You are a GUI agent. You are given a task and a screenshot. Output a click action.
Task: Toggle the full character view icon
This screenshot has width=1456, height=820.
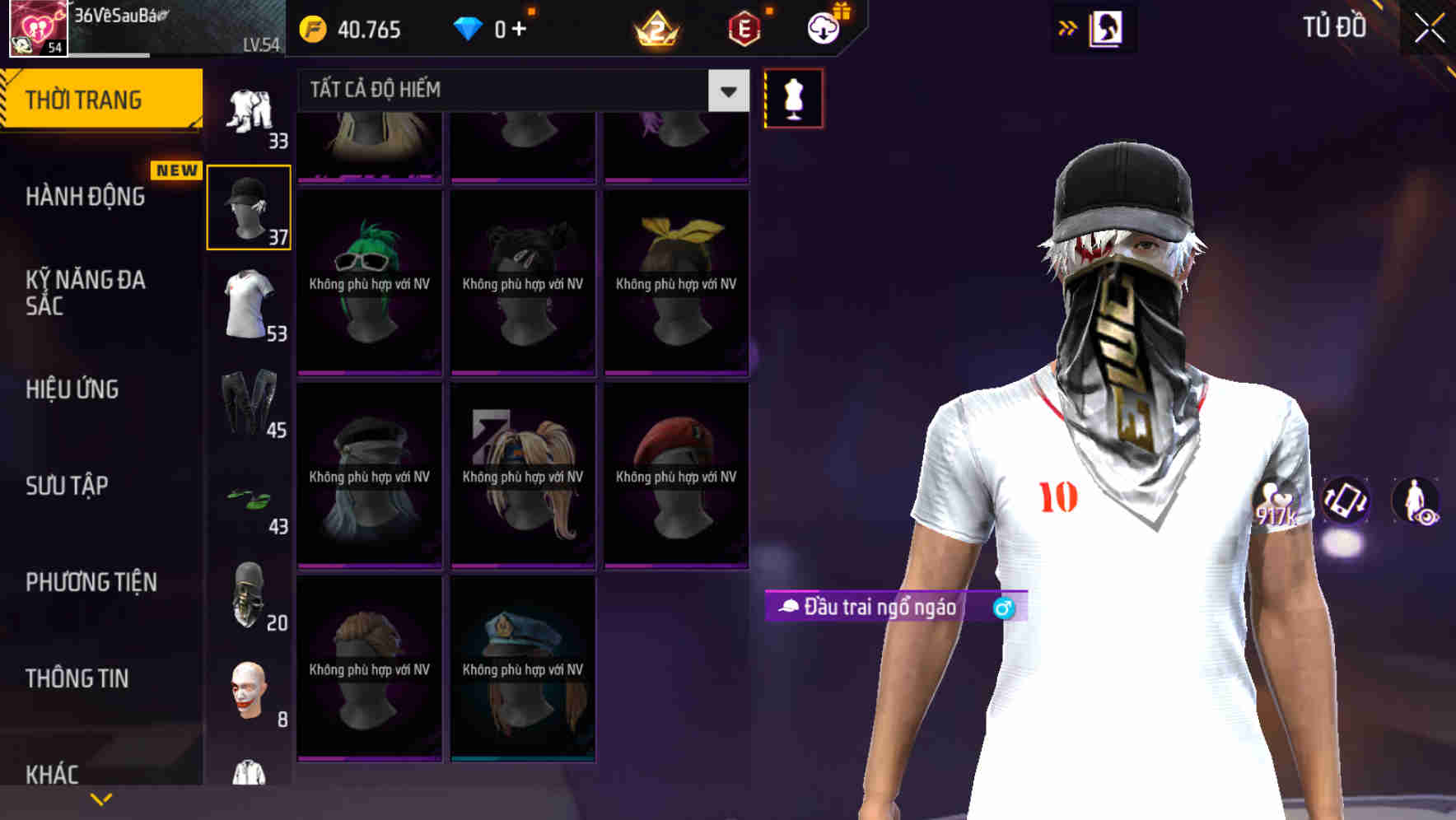coord(1416,502)
